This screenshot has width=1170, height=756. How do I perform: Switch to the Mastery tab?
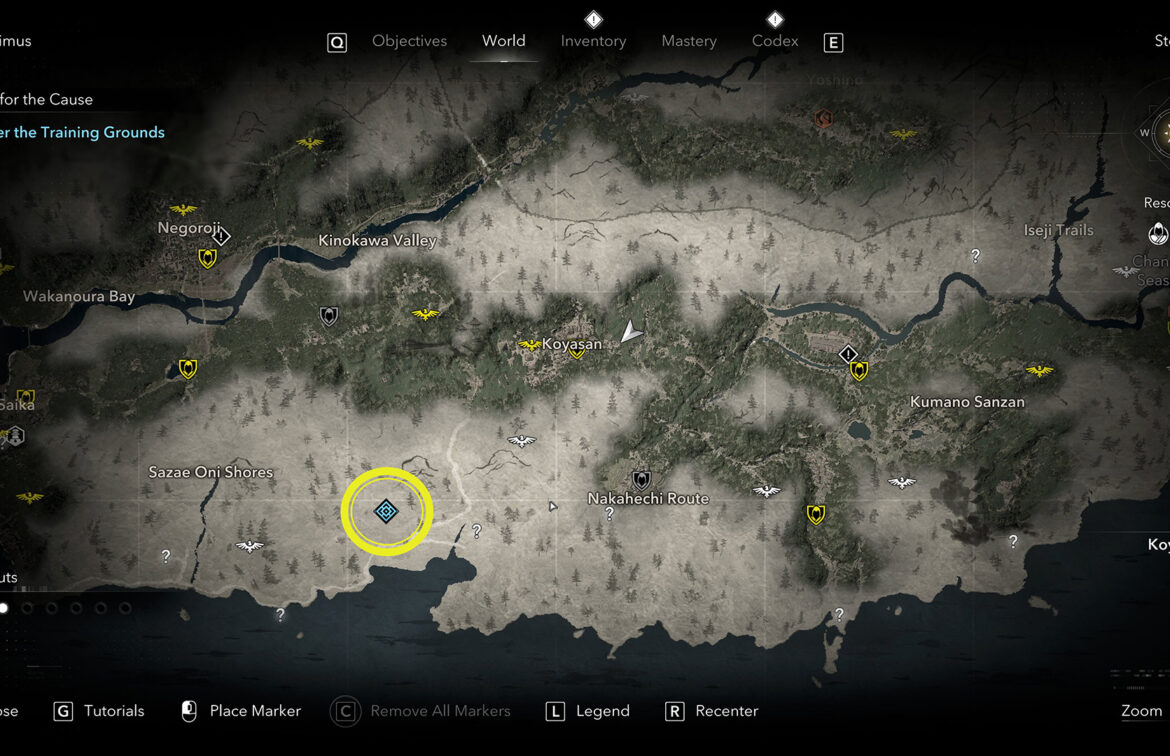(x=689, y=41)
